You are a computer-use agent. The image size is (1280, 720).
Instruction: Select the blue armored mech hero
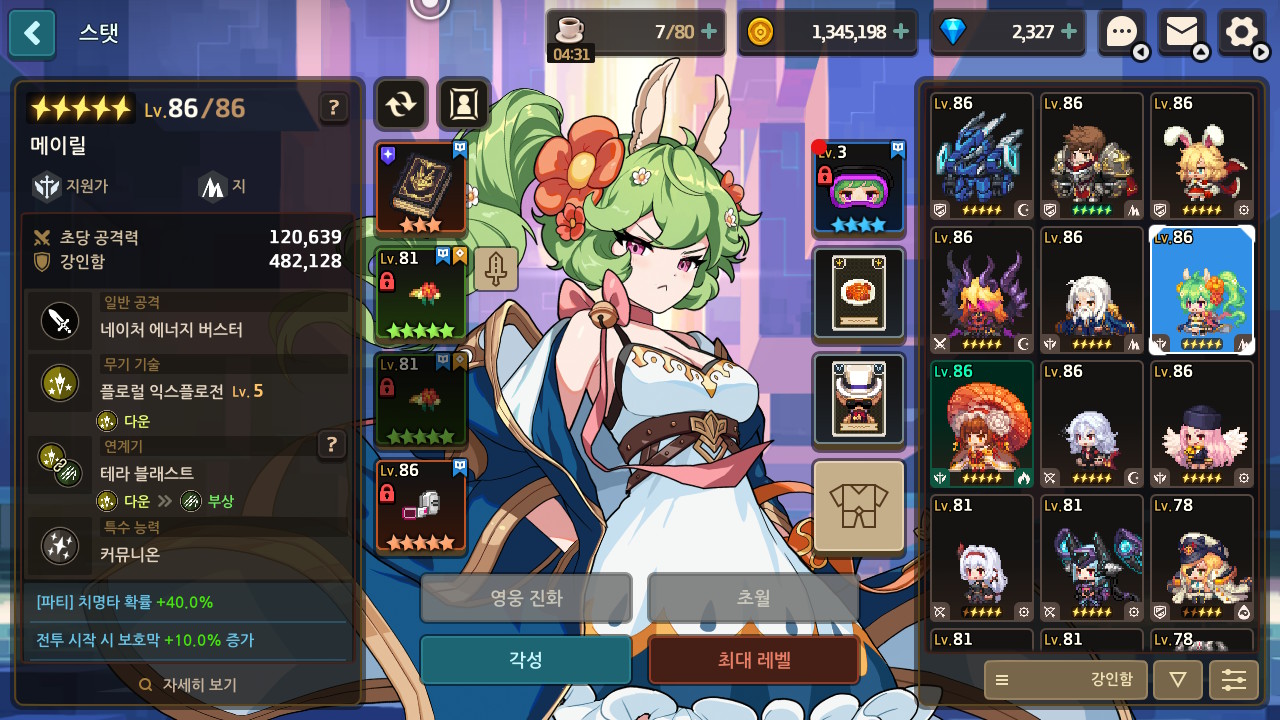click(981, 156)
